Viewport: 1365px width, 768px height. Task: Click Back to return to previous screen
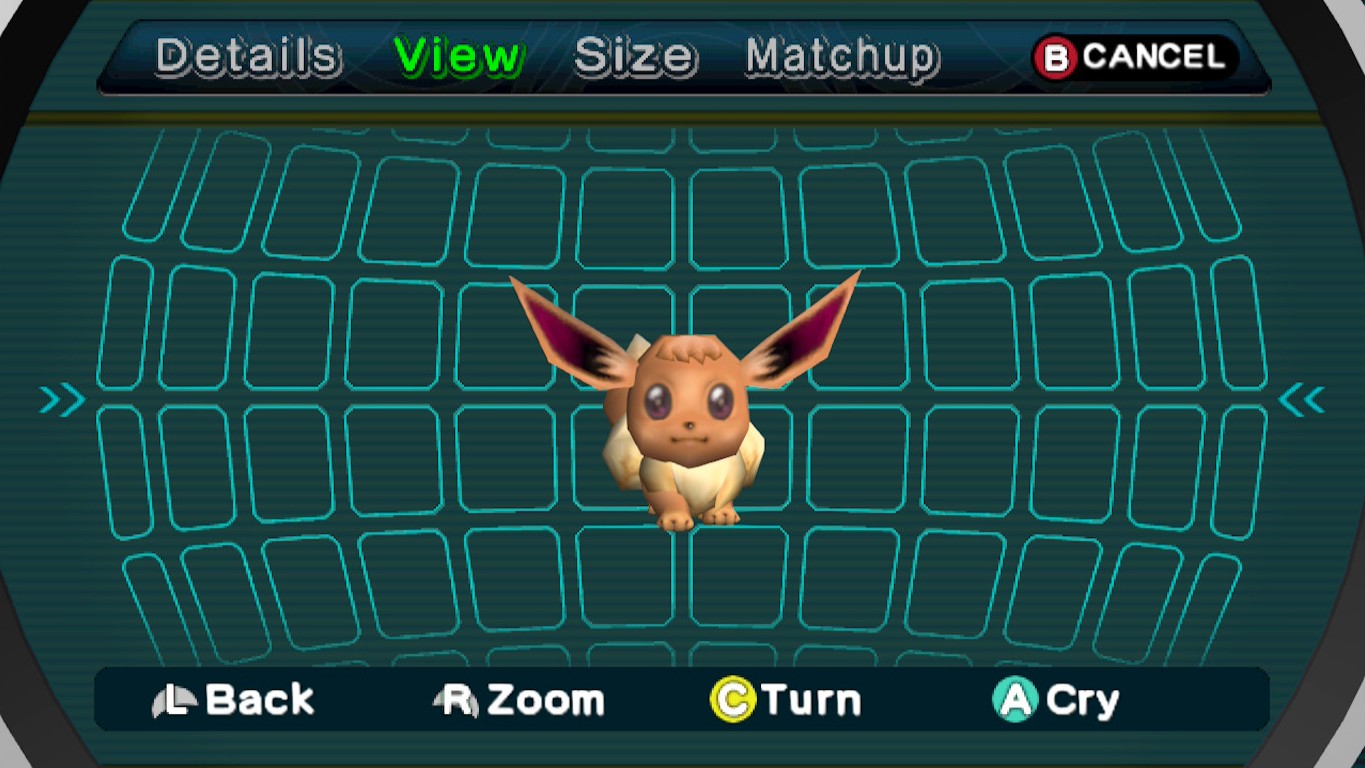(236, 699)
